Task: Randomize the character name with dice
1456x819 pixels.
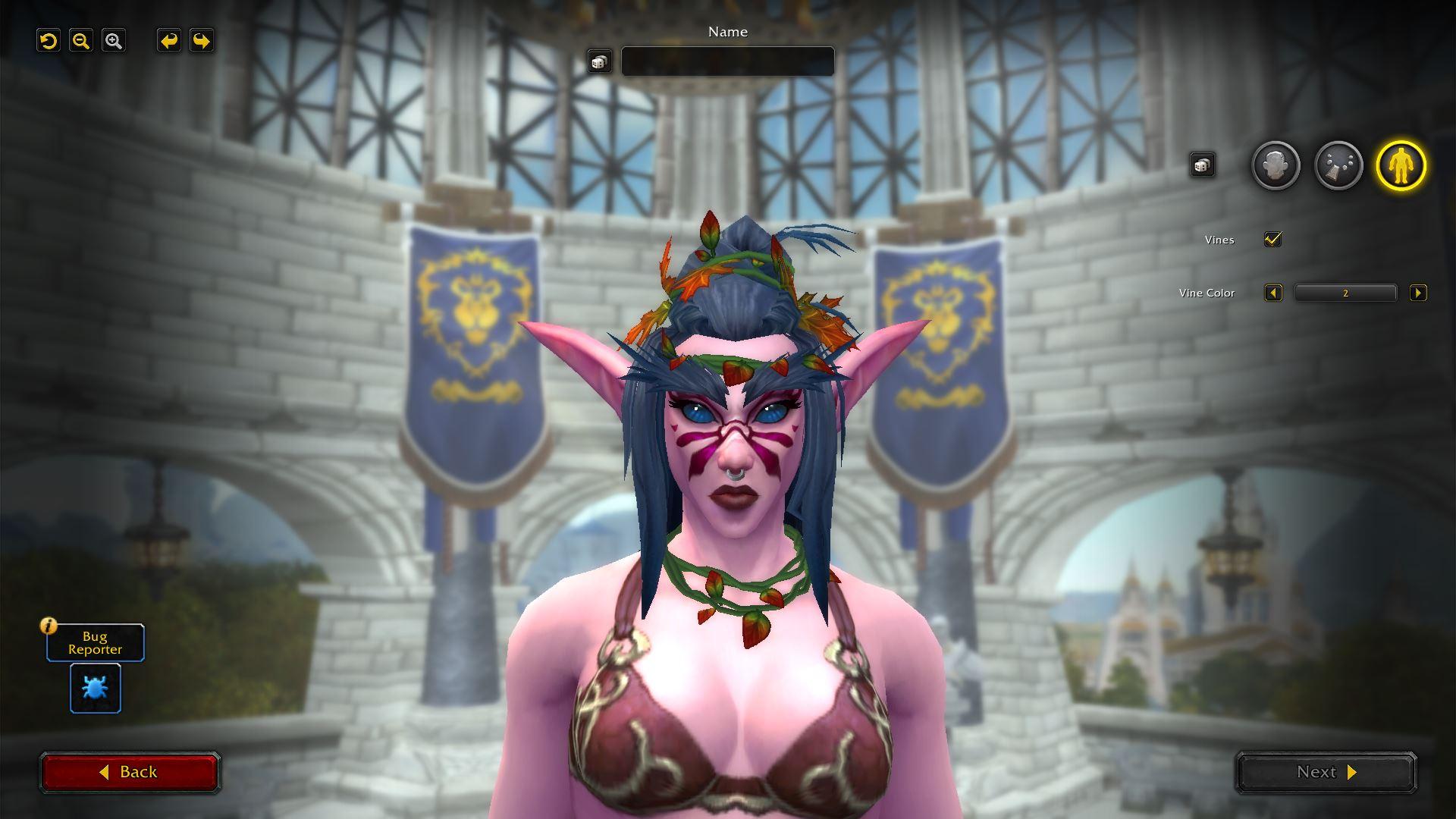Action: tap(599, 62)
